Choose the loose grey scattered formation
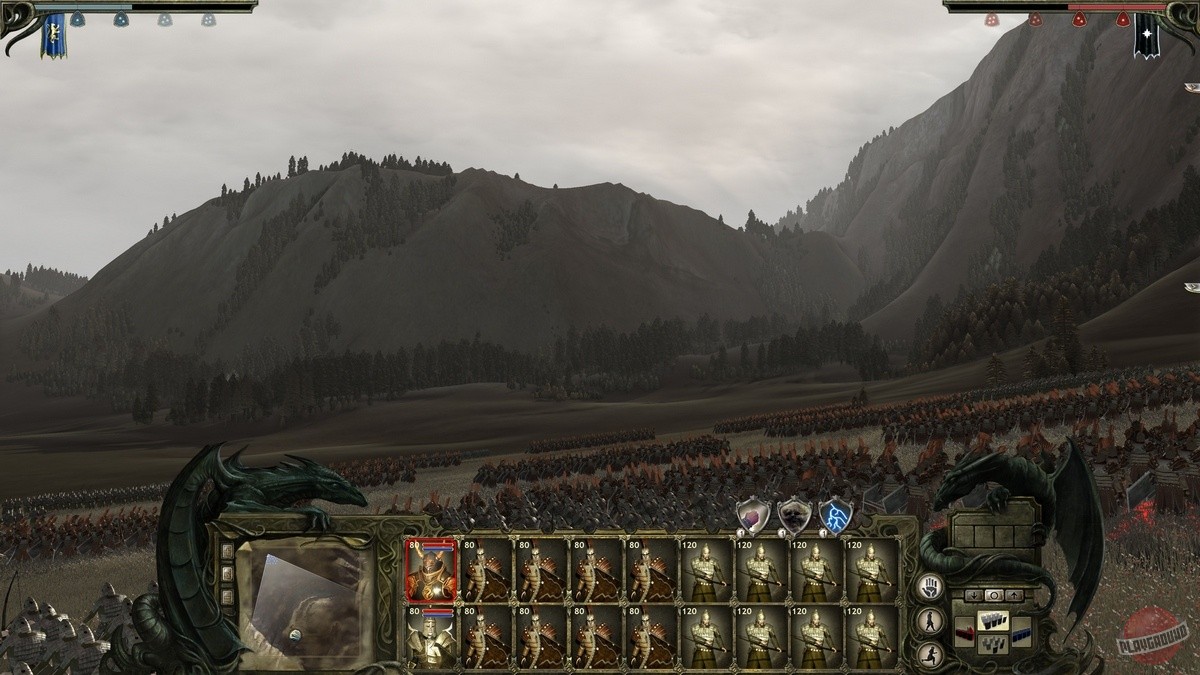1200x675 pixels. pyautogui.click(x=992, y=643)
